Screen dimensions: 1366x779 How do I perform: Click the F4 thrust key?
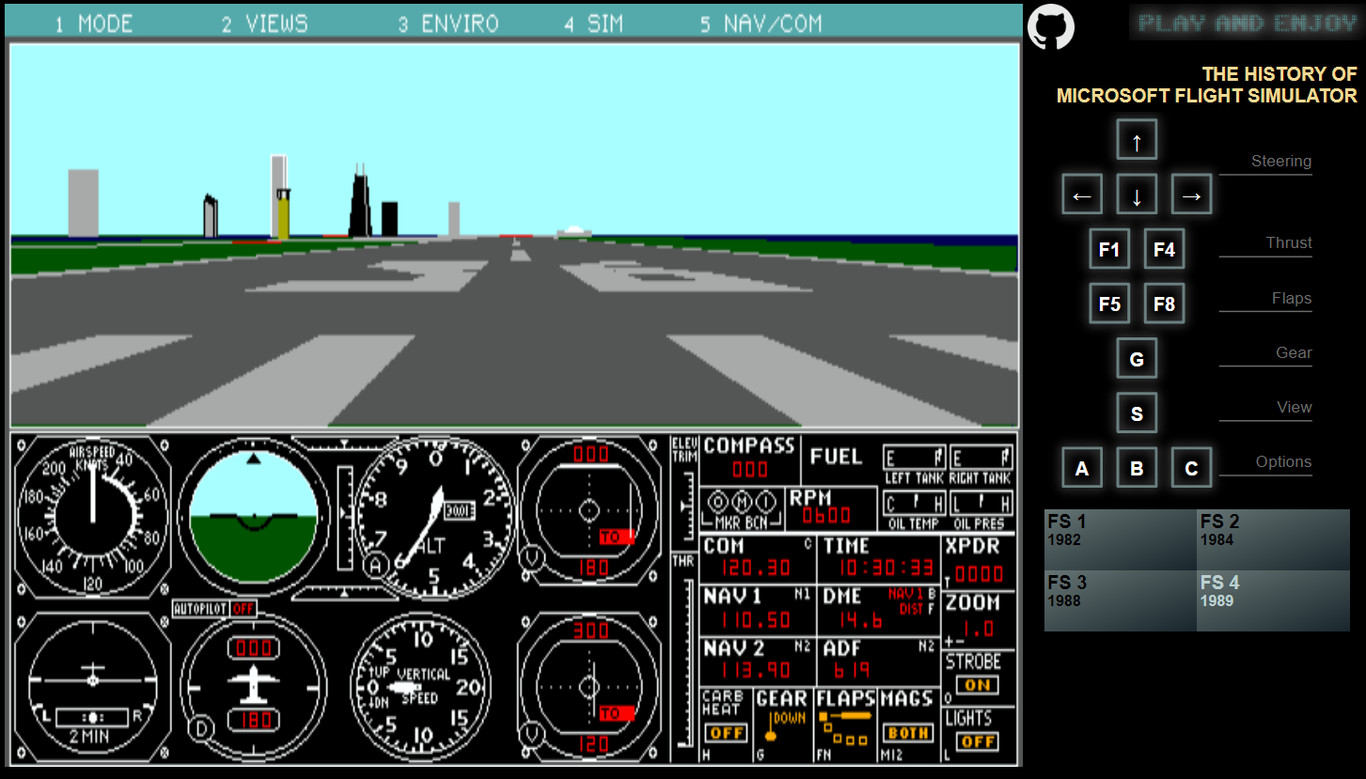pyautogui.click(x=1164, y=250)
